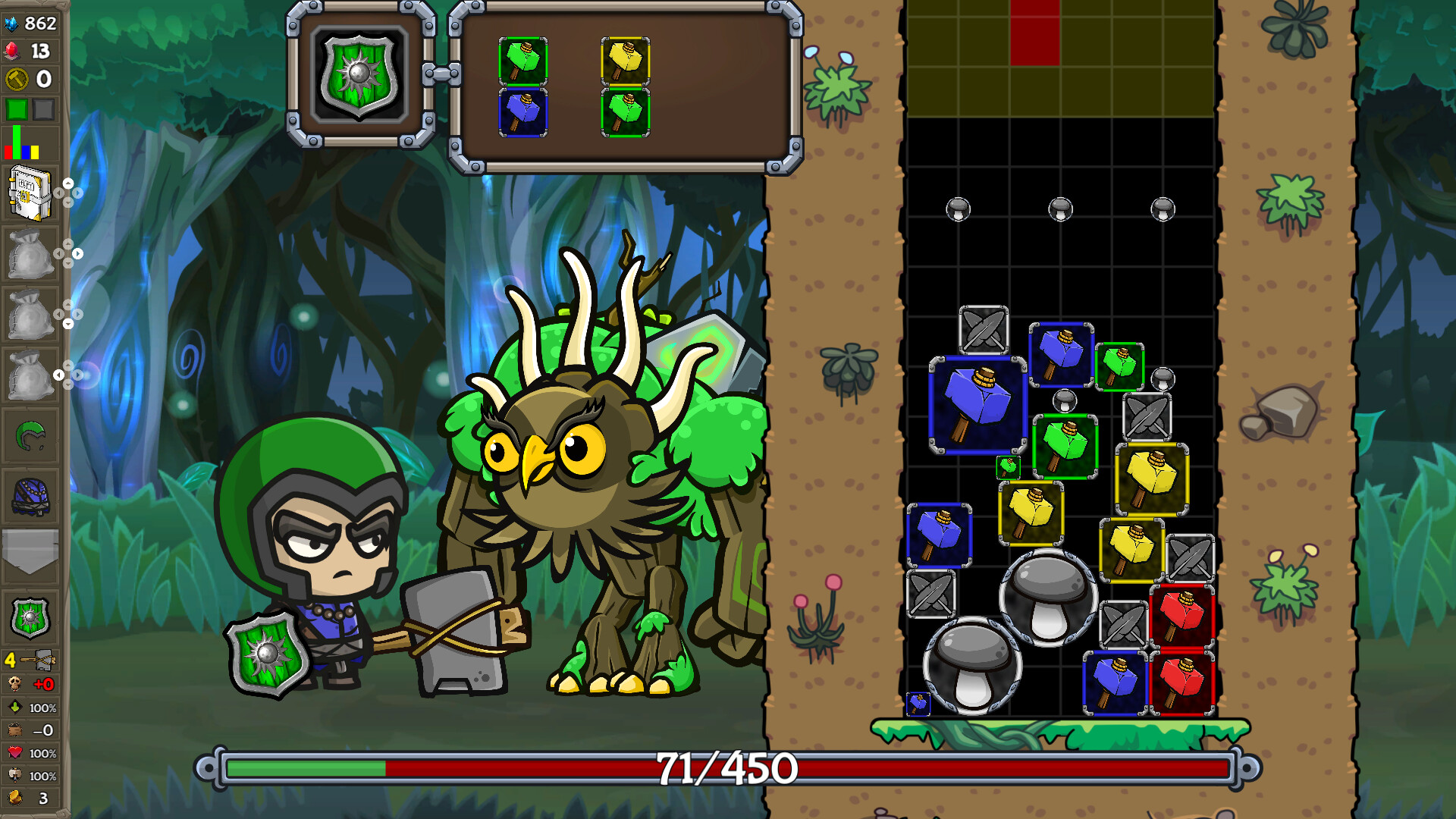This screenshot has height=819, width=1456.
Task: Toggle the green color square in the sidebar
Action: point(15,110)
